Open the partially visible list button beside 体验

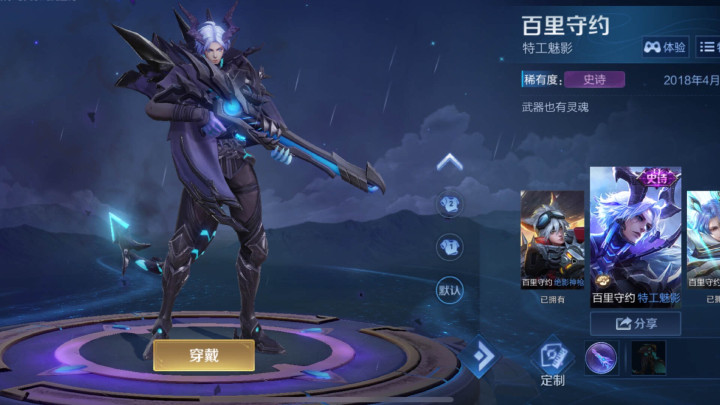pyautogui.click(x=710, y=47)
